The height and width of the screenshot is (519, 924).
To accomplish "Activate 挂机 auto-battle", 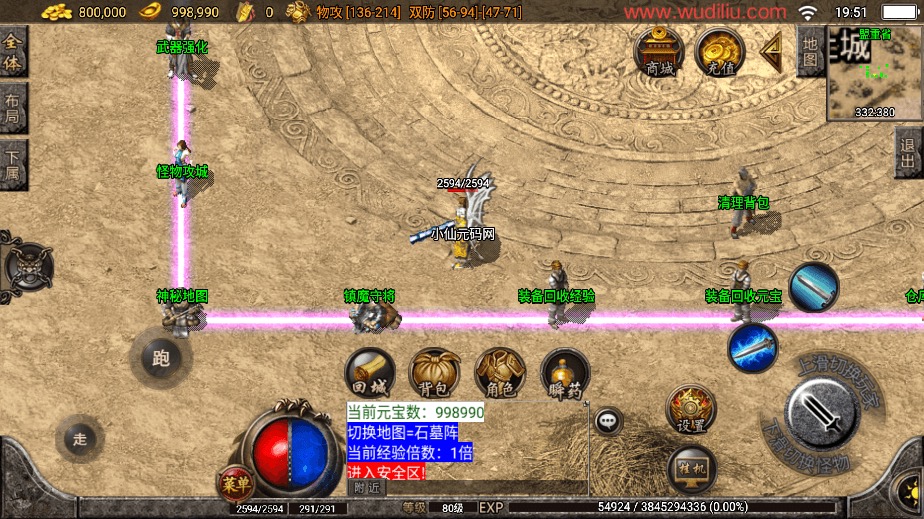I will coord(692,466).
